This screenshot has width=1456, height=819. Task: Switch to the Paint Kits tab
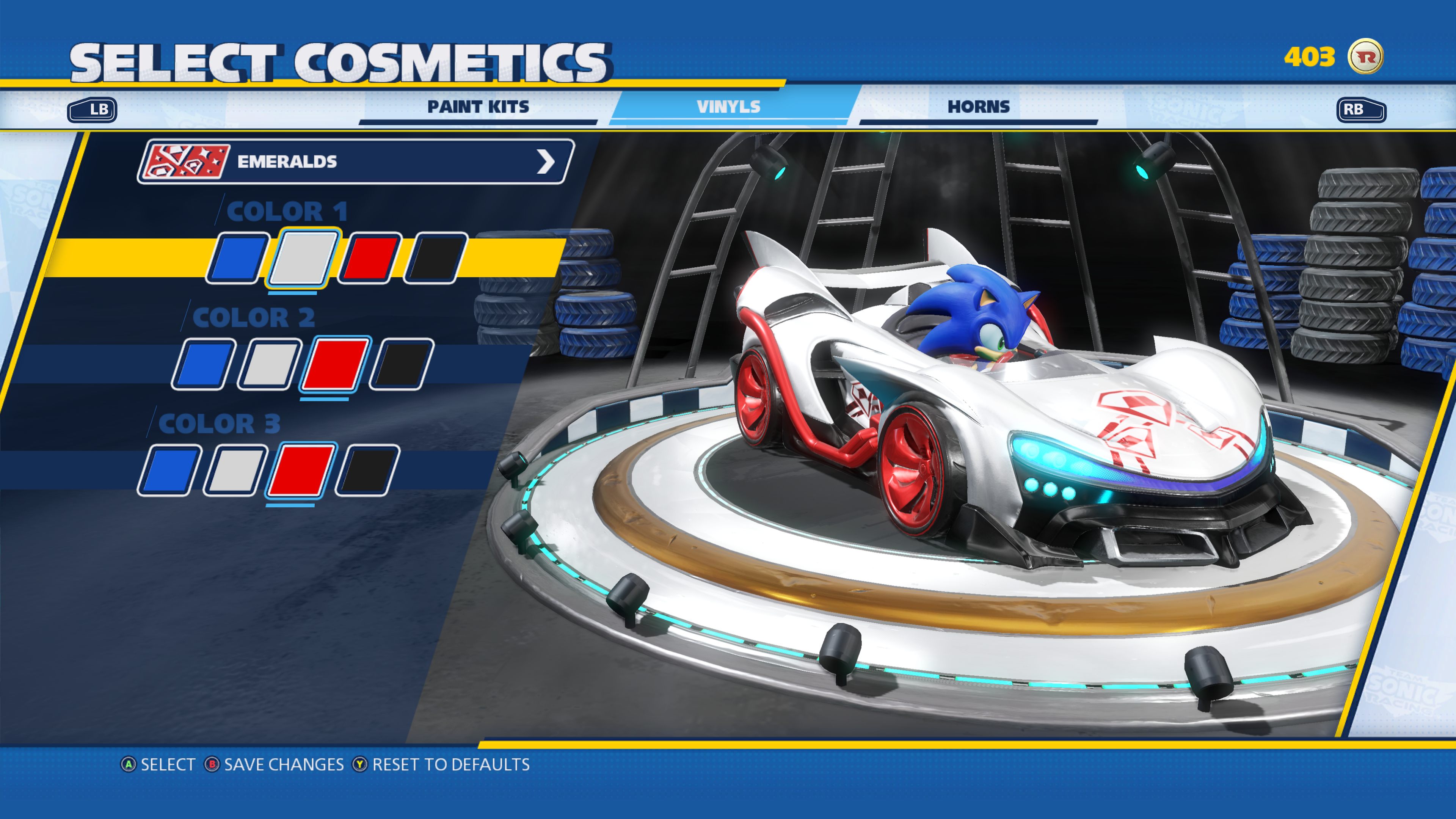click(x=478, y=106)
